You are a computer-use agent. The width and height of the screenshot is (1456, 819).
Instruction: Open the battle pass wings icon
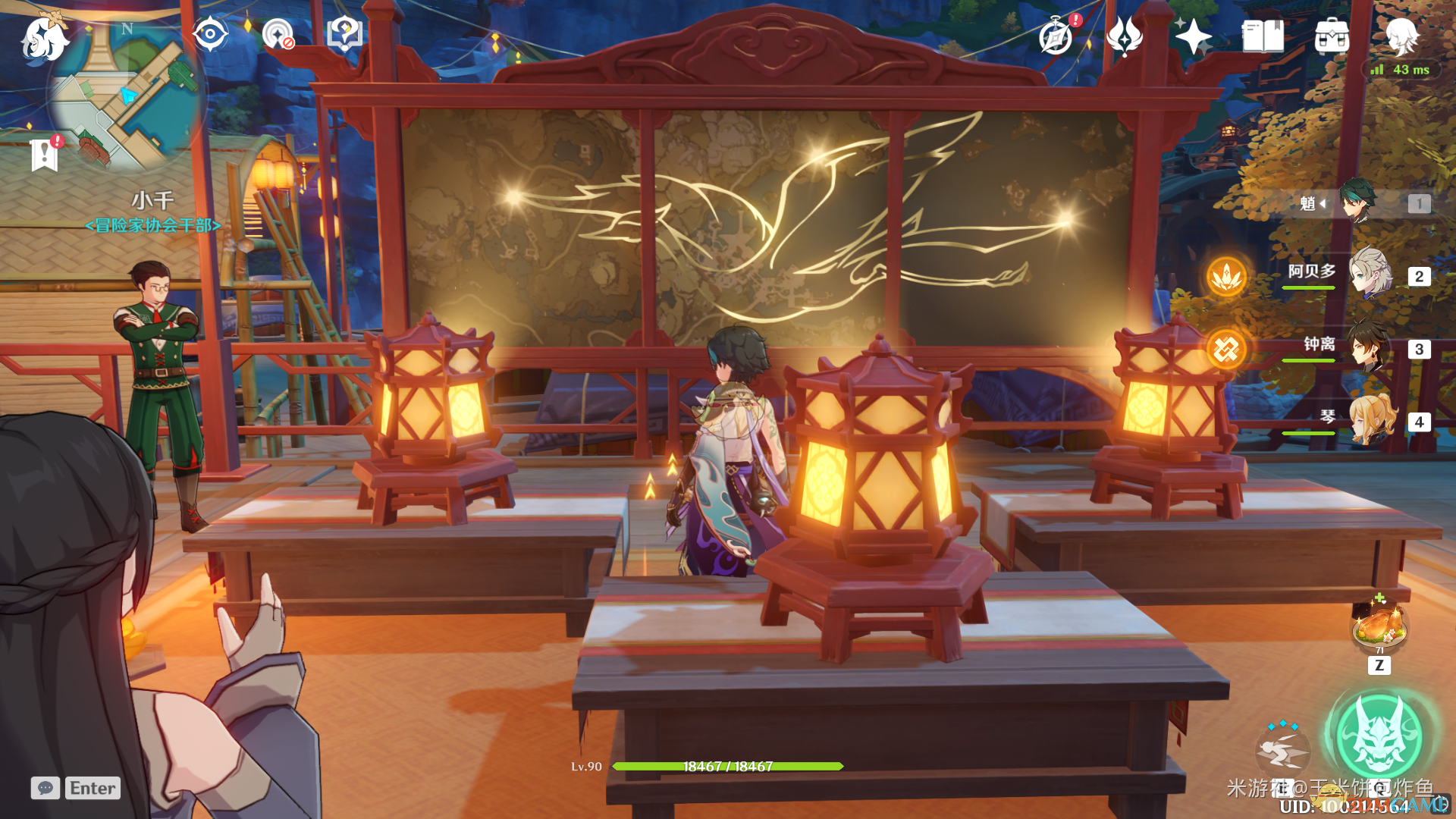click(1125, 36)
